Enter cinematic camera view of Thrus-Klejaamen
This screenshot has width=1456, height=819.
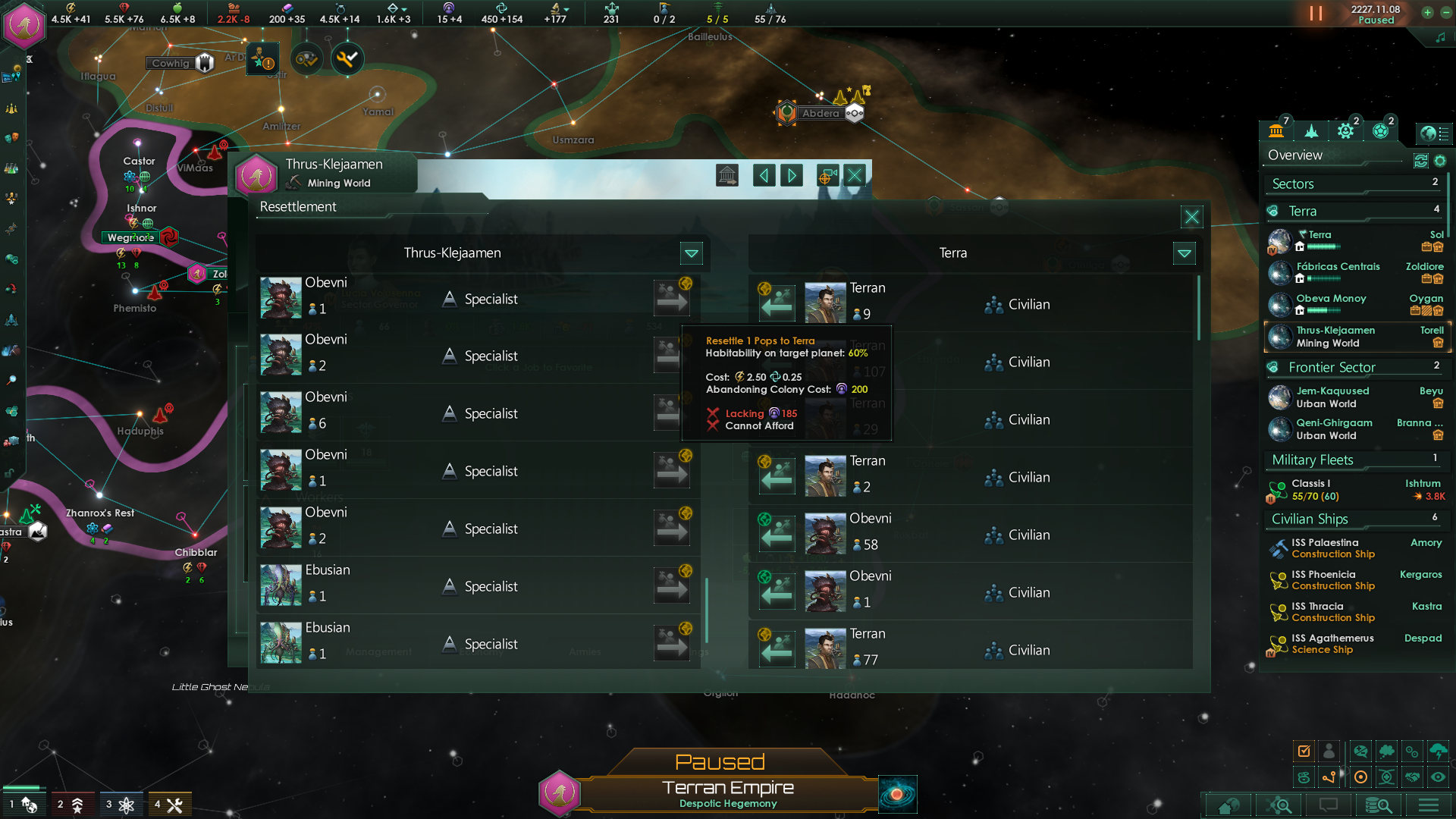pyautogui.click(x=827, y=175)
